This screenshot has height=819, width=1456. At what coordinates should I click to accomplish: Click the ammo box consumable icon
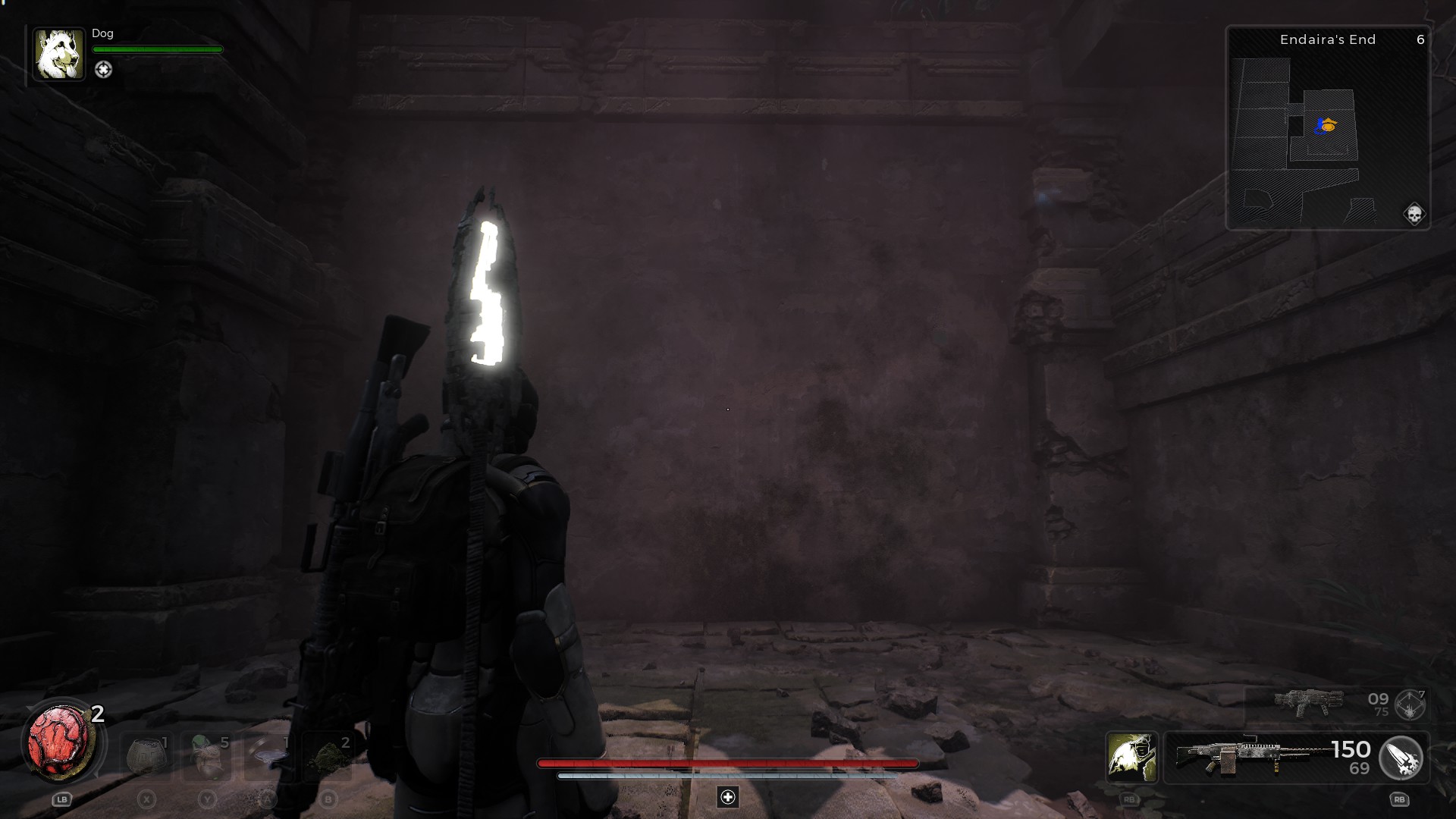[x=146, y=755]
